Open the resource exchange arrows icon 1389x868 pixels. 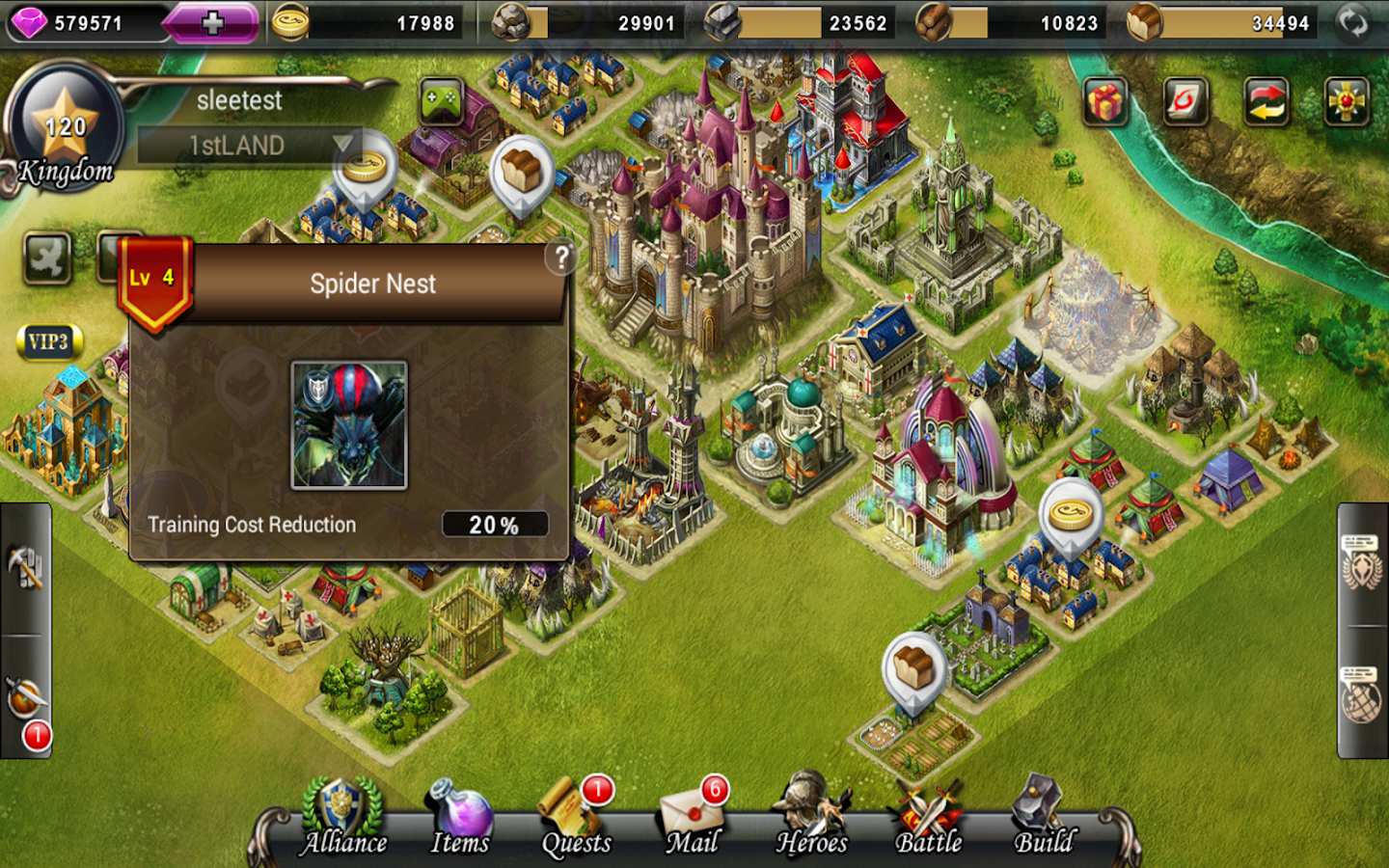1266,101
